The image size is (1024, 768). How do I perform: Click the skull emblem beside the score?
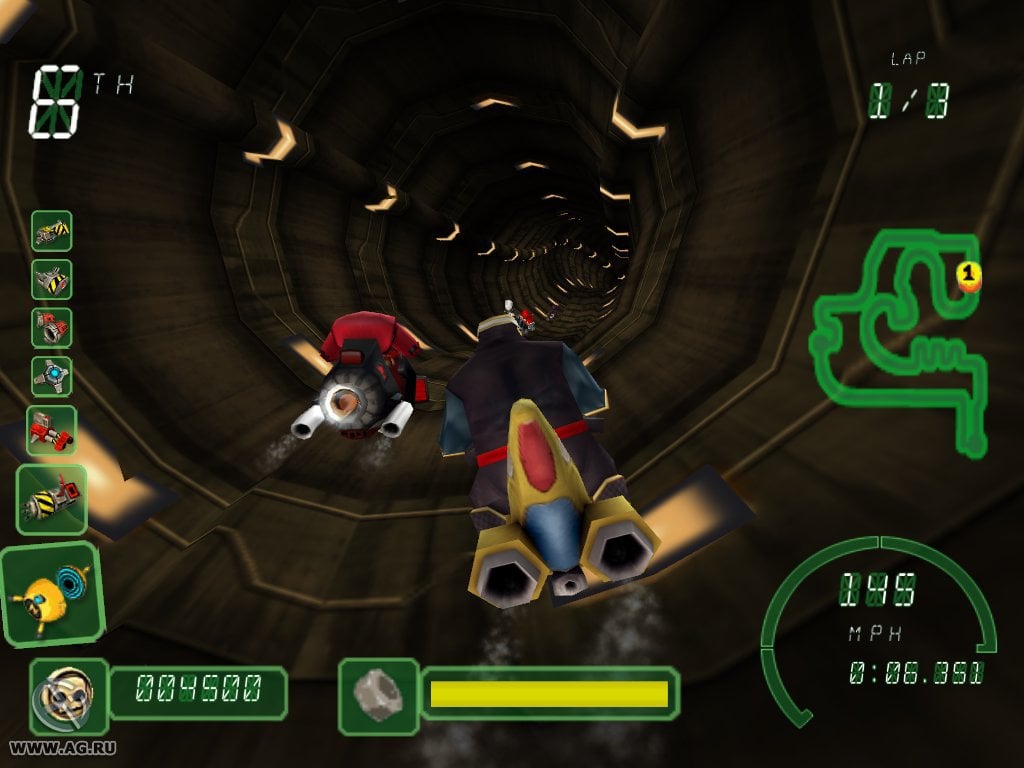(x=68, y=690)
